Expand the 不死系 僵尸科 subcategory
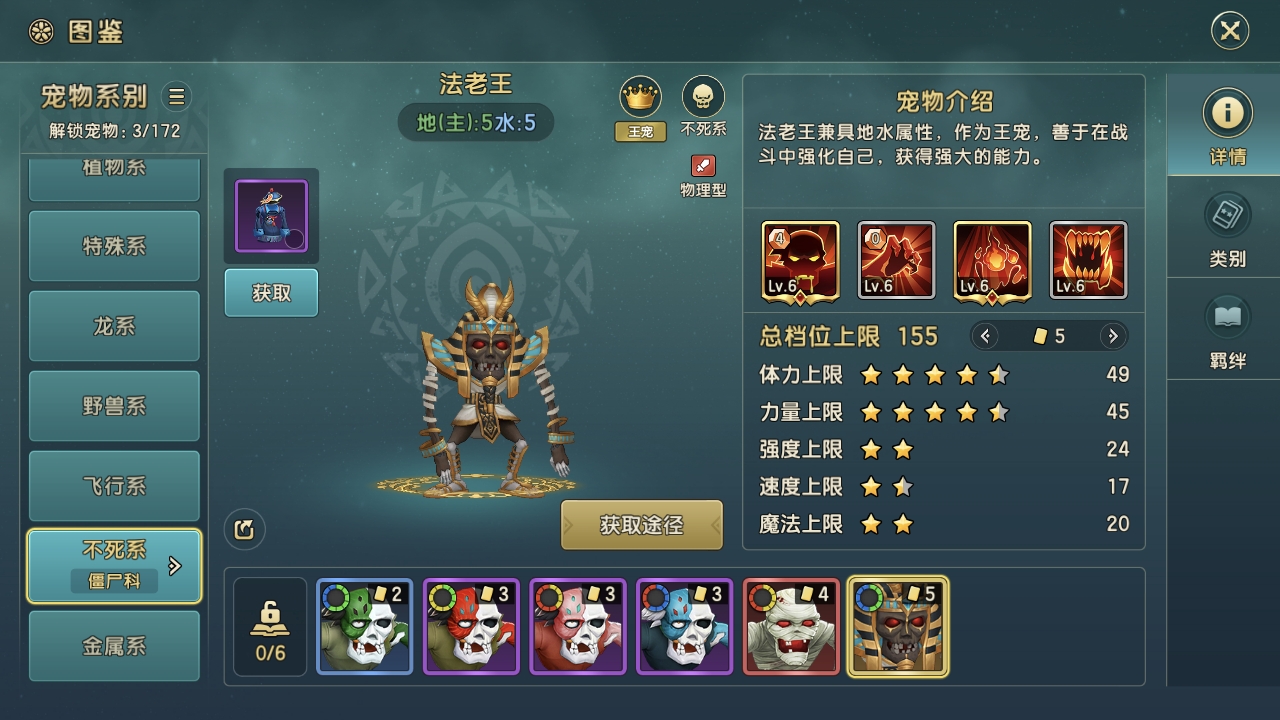 click(x=175, y=566)
